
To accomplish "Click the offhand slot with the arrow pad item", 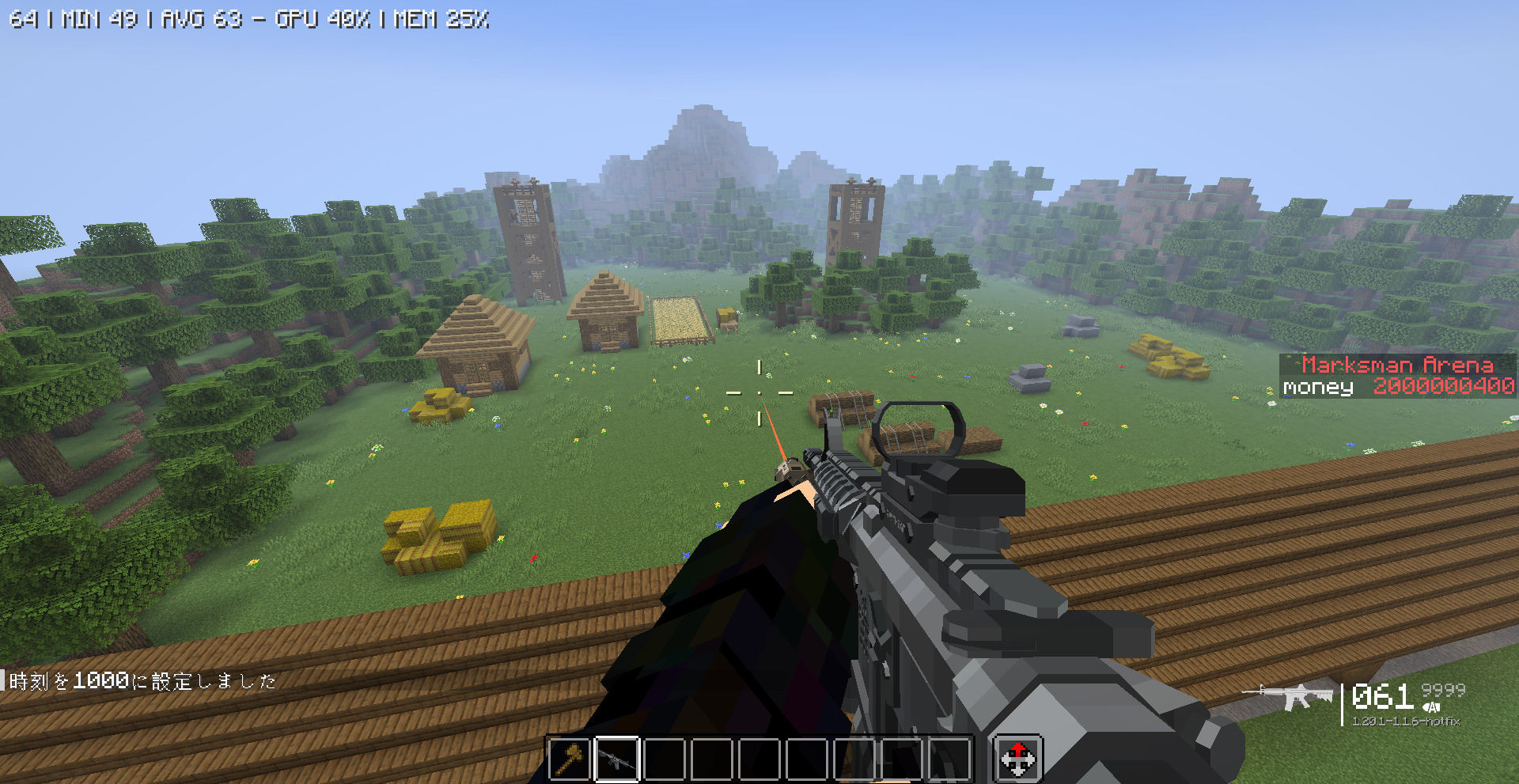I will coord(1017,759).
